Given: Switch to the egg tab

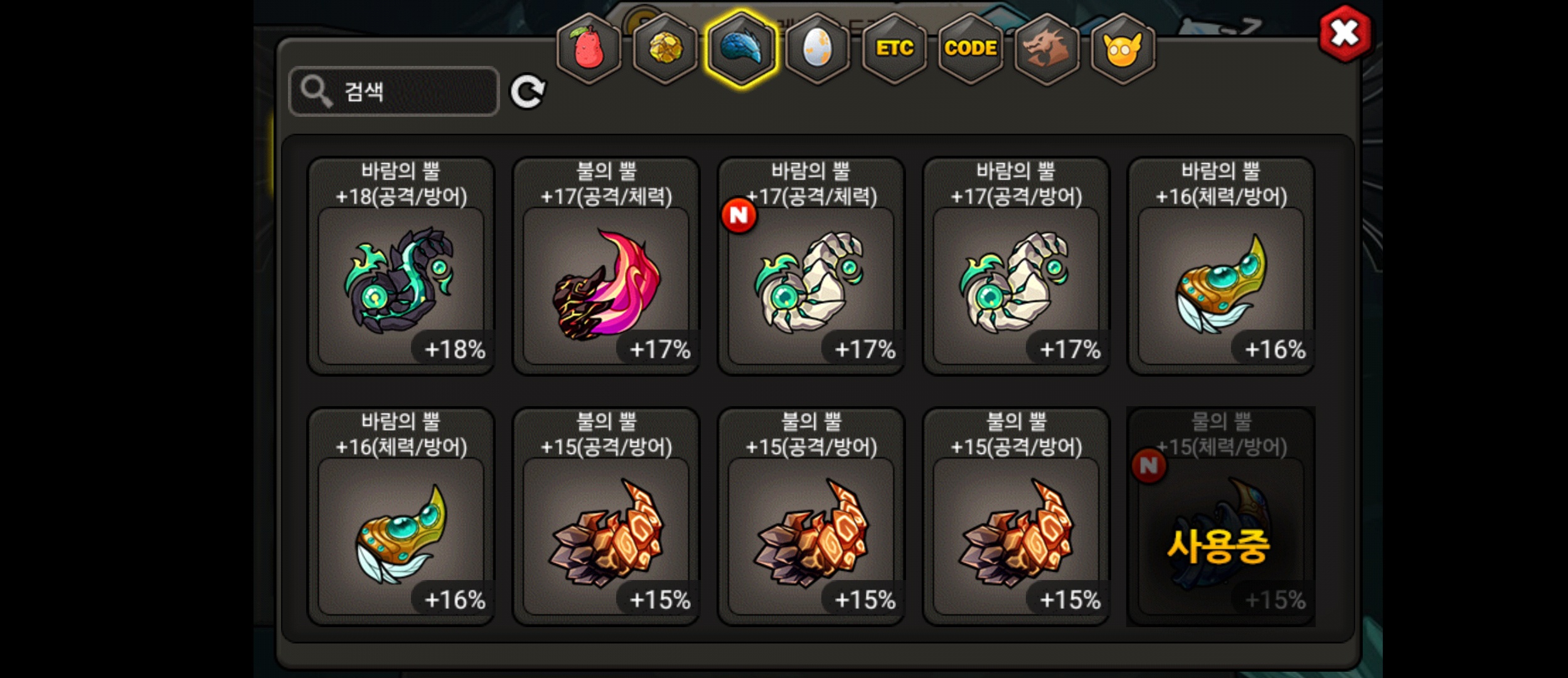Looking at the screenshot, I should 818,48.
